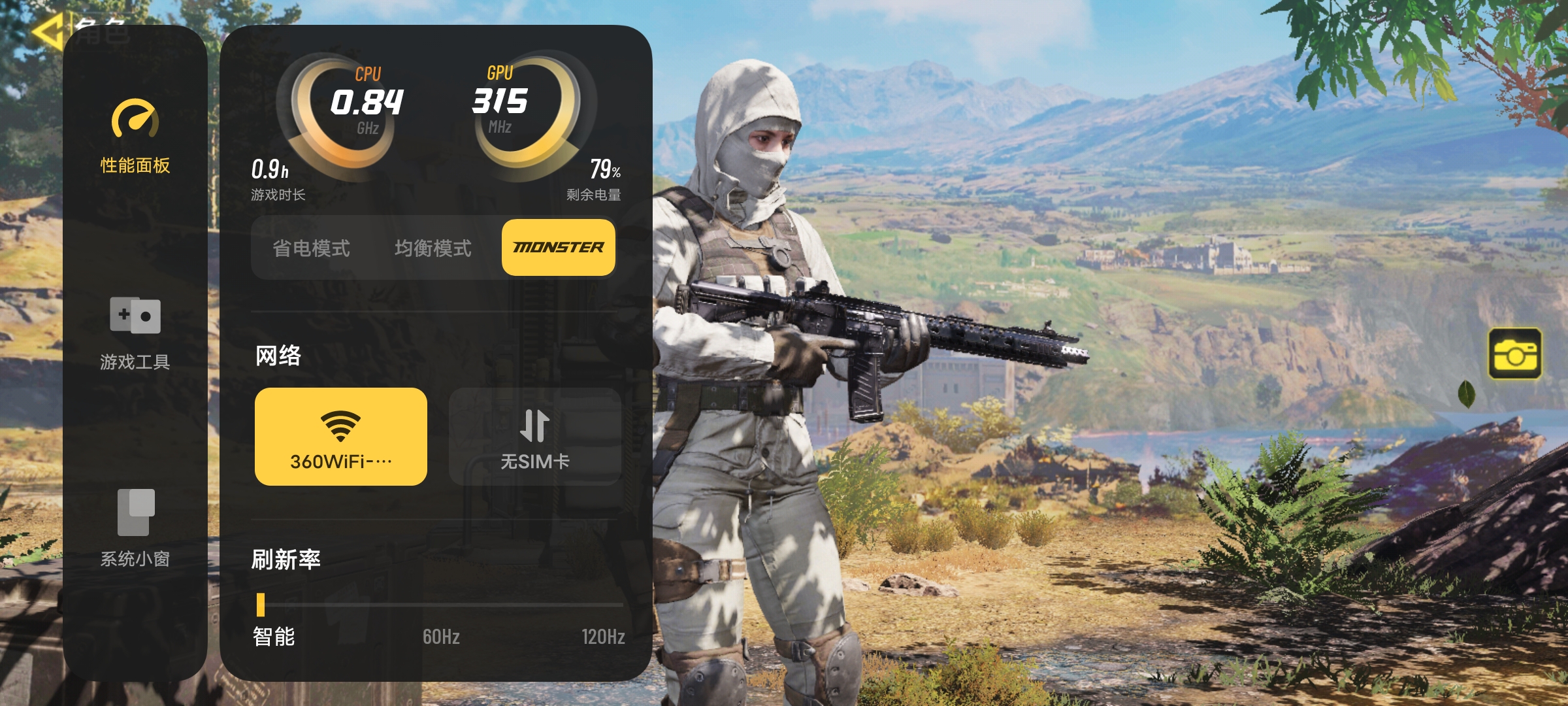This screenshot has height=706, width=1568.
Task: Switch to the 游戏工具 game tools tab
Action: pyautogui.click(x=135, y=333)
